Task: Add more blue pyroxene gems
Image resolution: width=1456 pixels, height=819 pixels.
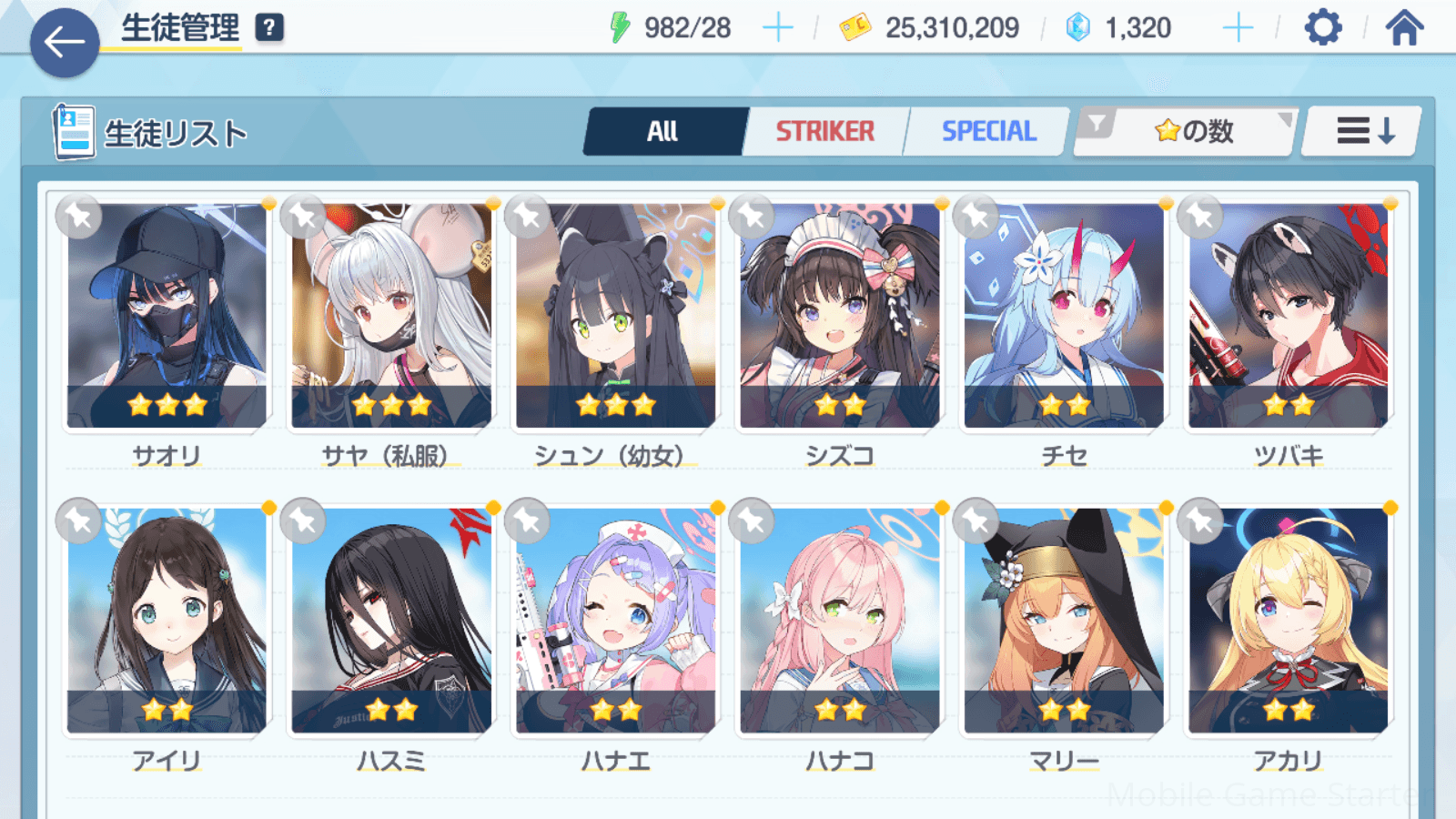Action: [1238, 28]
